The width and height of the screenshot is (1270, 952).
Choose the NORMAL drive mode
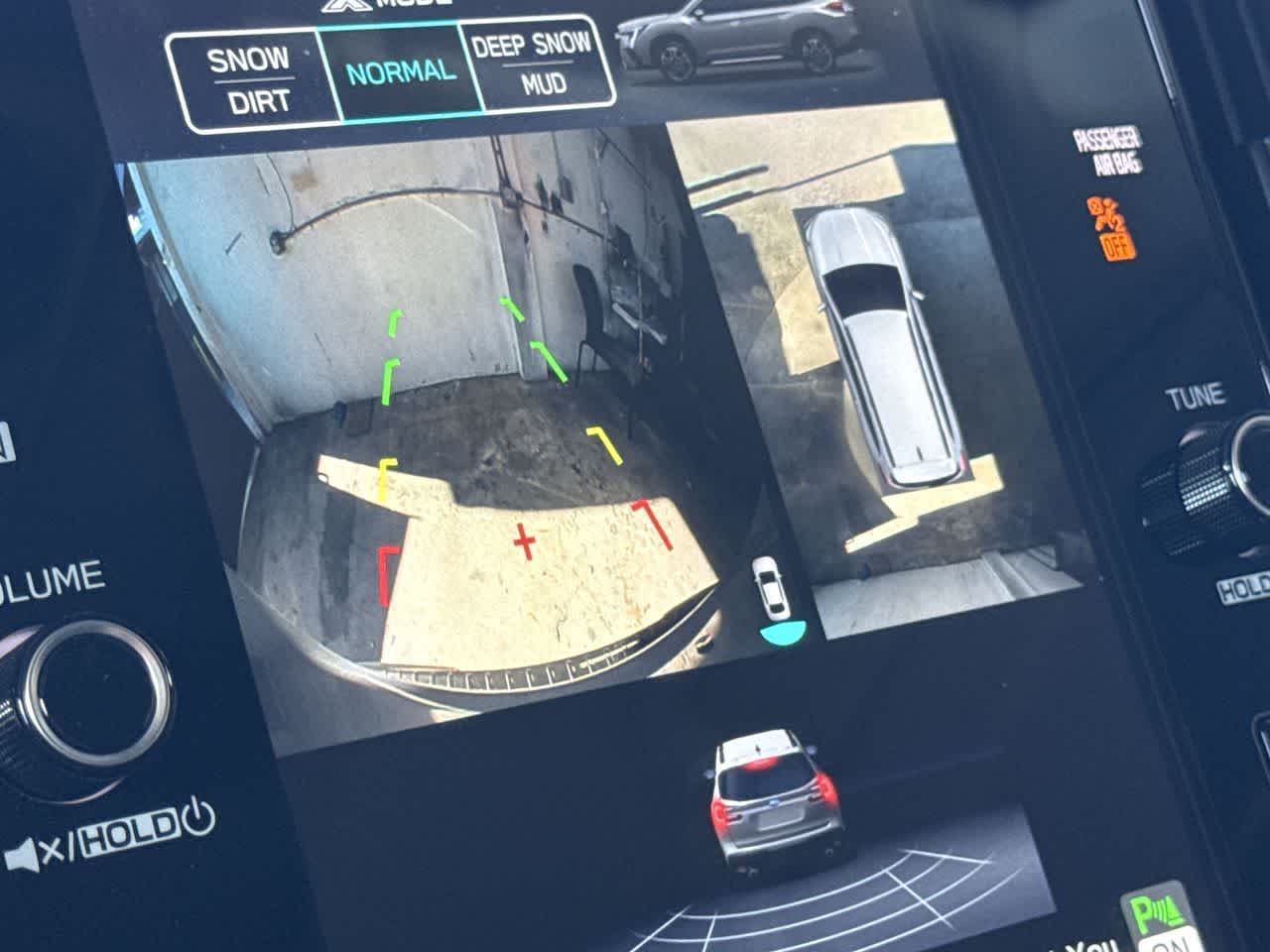(401, 72)
